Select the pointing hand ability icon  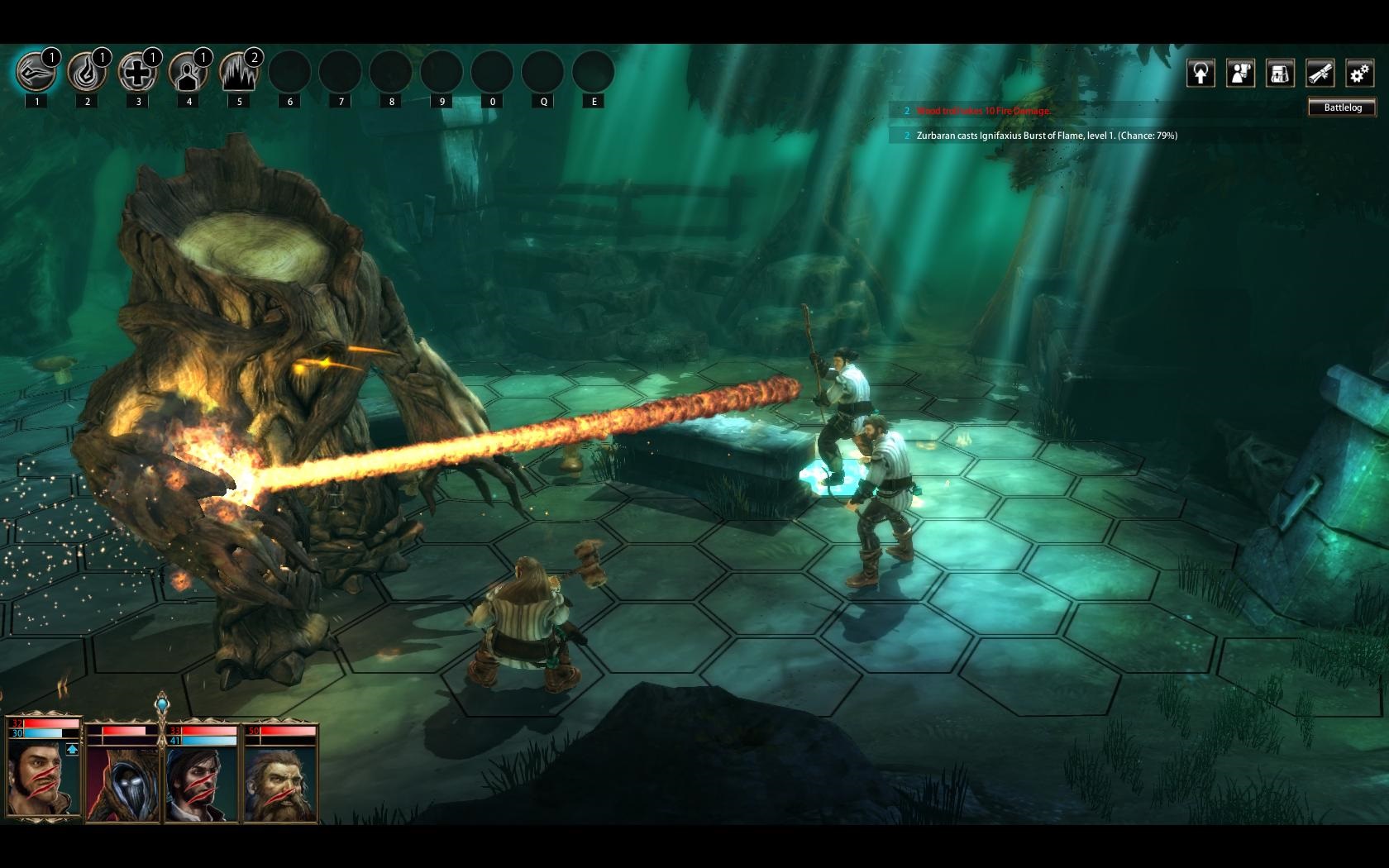pos(36,73)
